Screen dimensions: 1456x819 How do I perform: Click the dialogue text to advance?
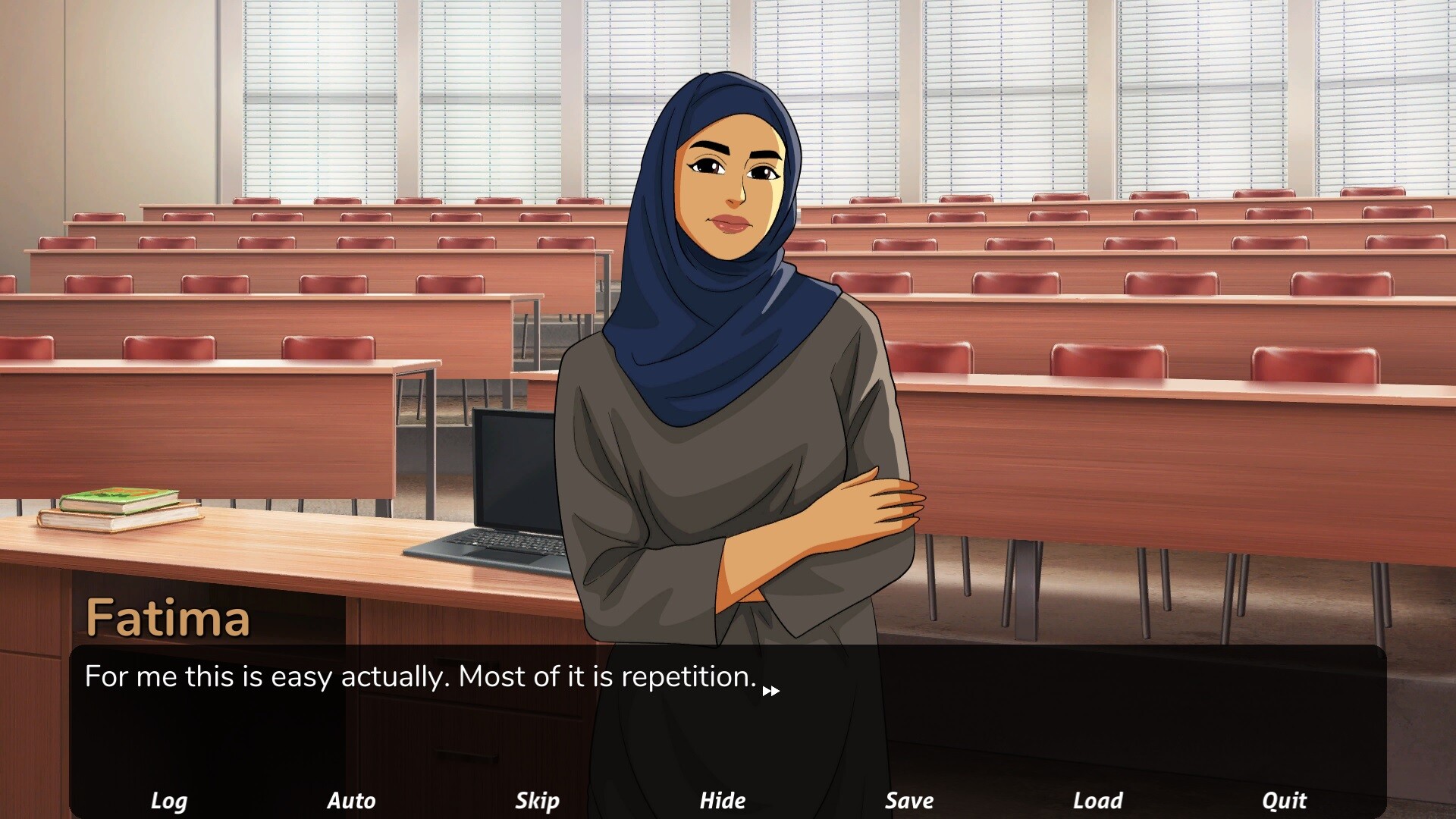click(x=417, y=676)
